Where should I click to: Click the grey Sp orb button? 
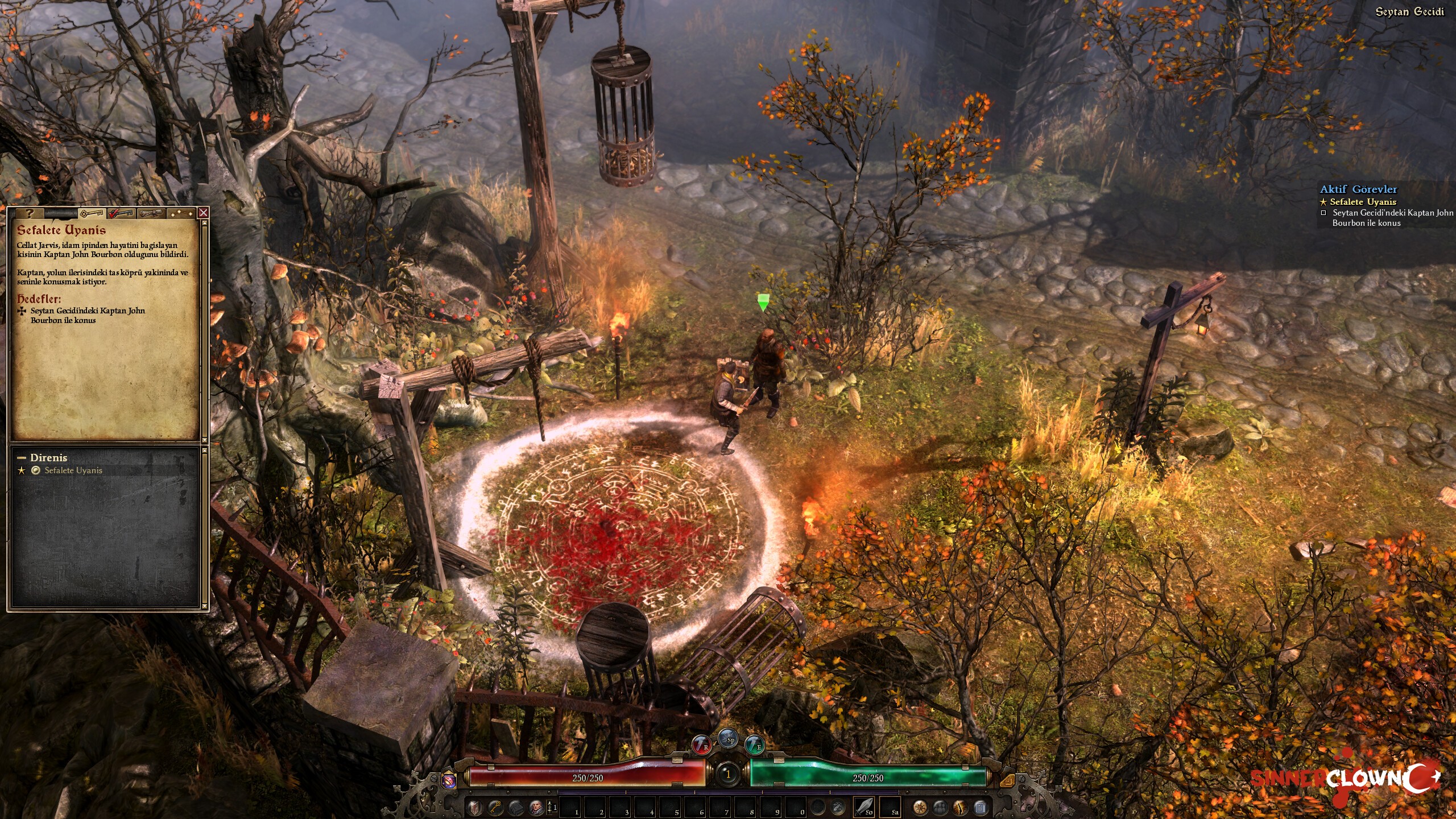click(x=729, y=738)
